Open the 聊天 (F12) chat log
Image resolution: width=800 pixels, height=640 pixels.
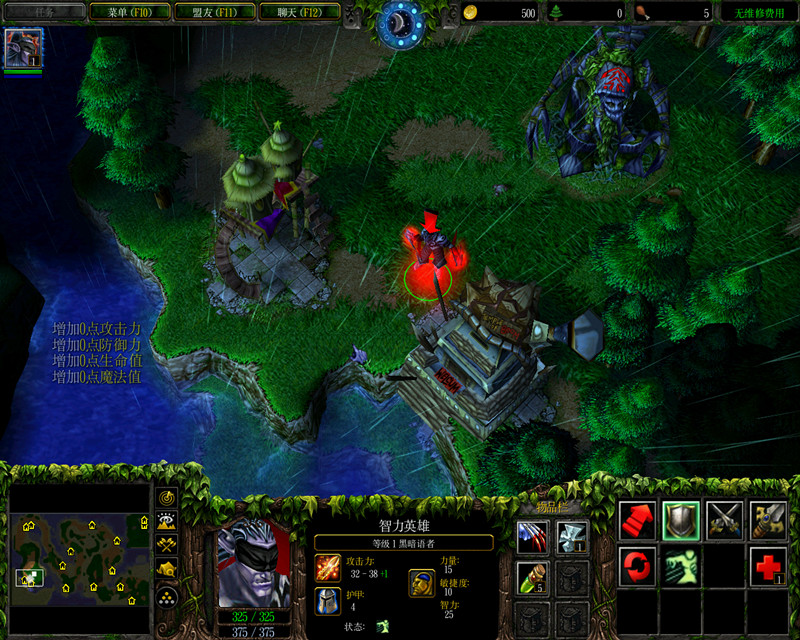tap(297, 13)
